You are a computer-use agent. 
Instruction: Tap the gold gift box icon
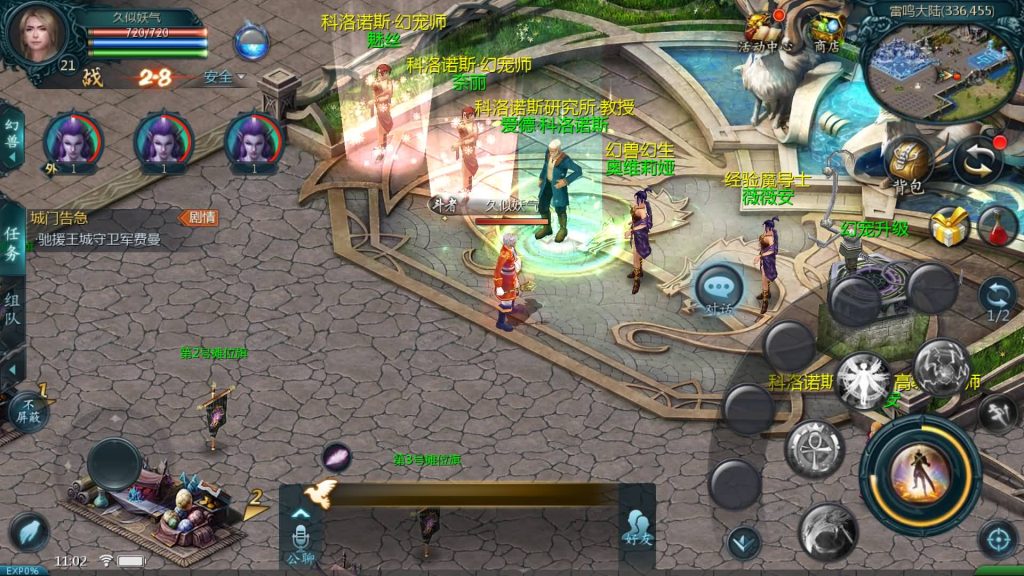click(x=949, y=227)
